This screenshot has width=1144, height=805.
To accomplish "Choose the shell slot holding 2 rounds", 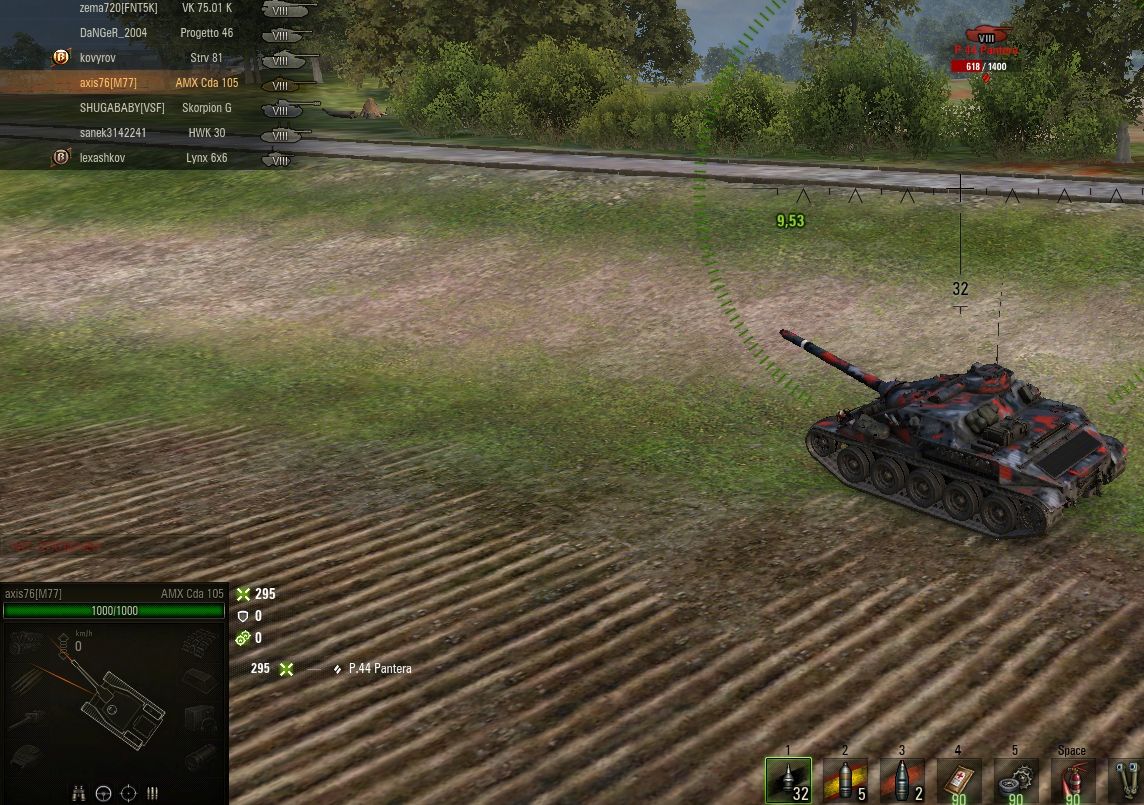I will 902,779.
